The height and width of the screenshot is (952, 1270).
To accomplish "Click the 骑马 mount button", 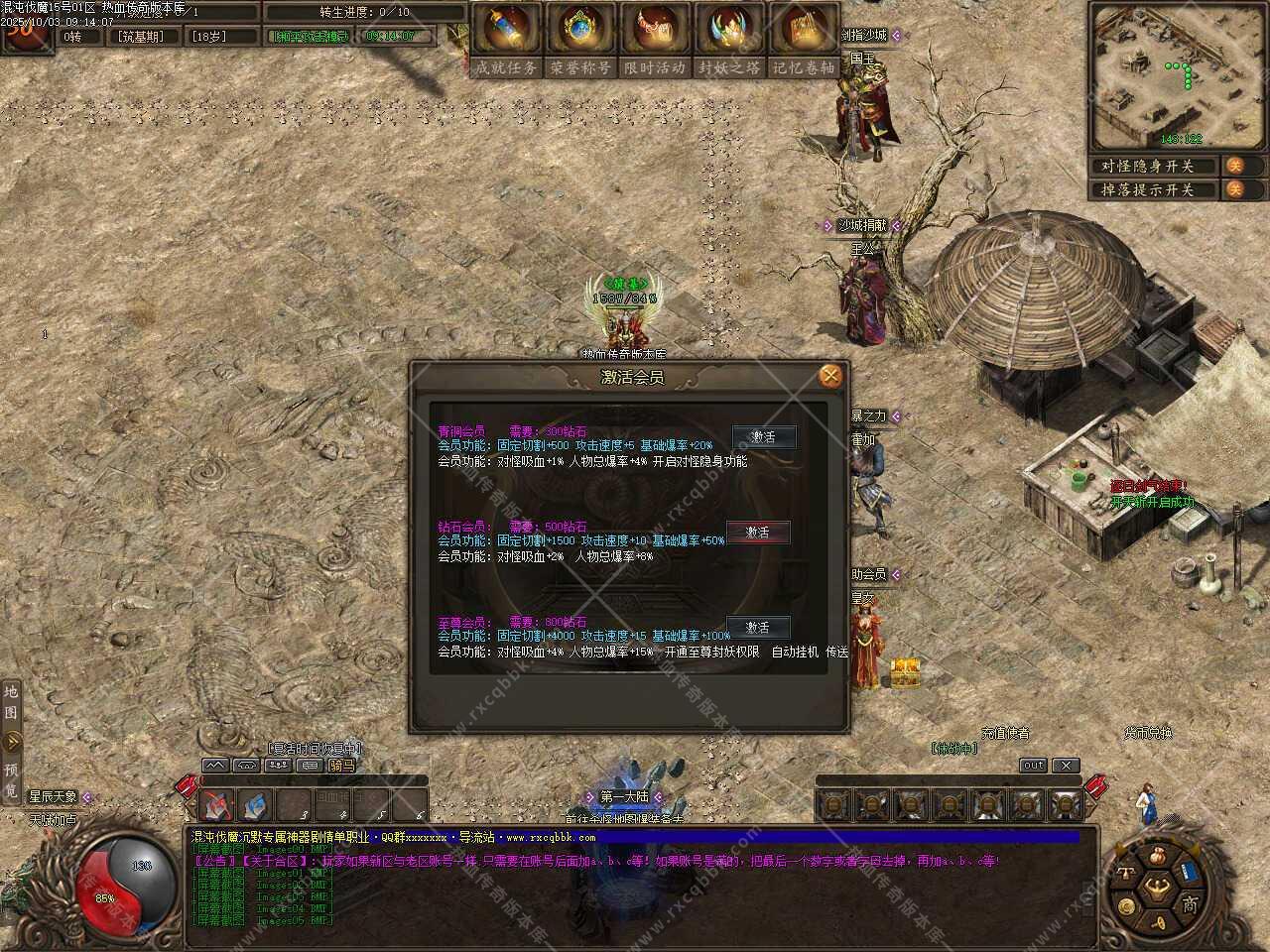I will [341, 766].
